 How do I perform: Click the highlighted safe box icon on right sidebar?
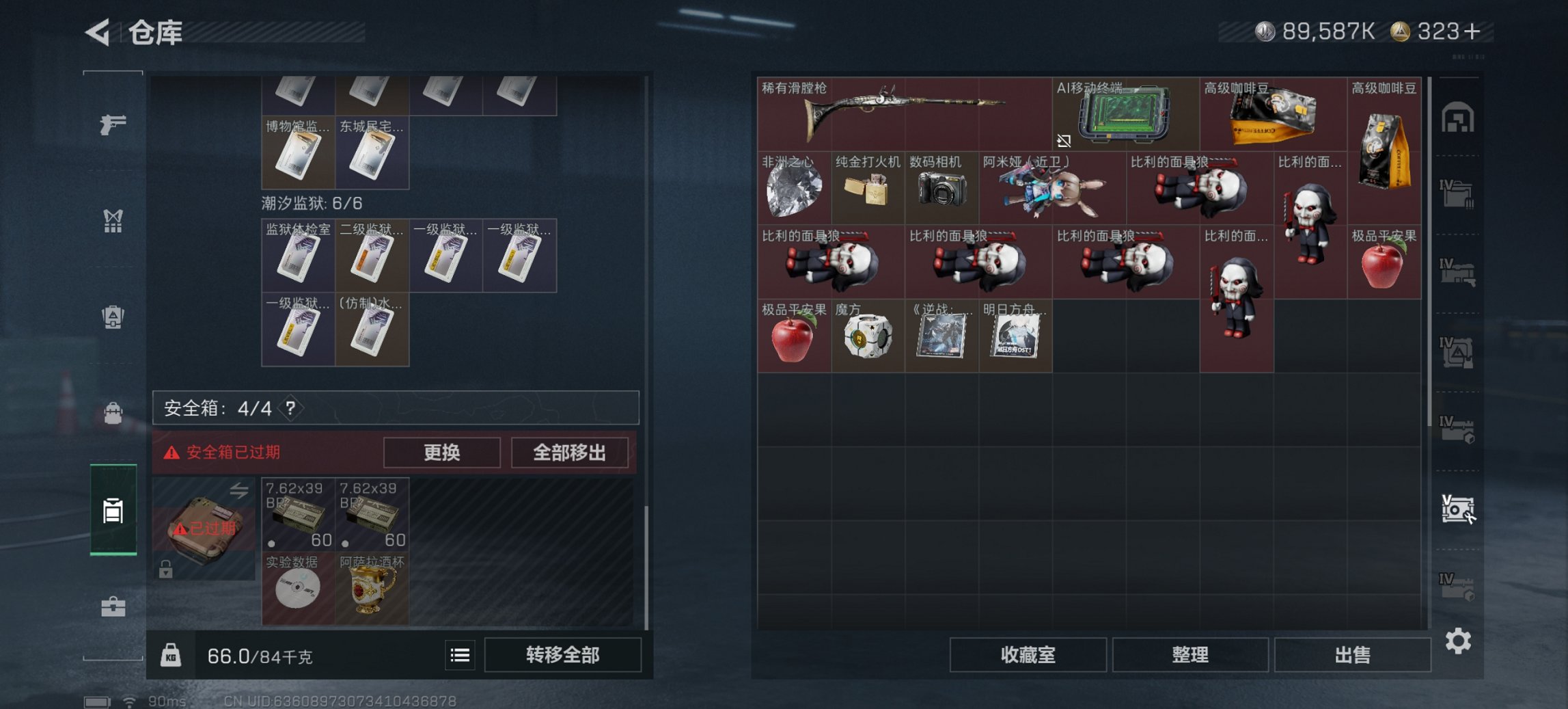point(1459,509)
